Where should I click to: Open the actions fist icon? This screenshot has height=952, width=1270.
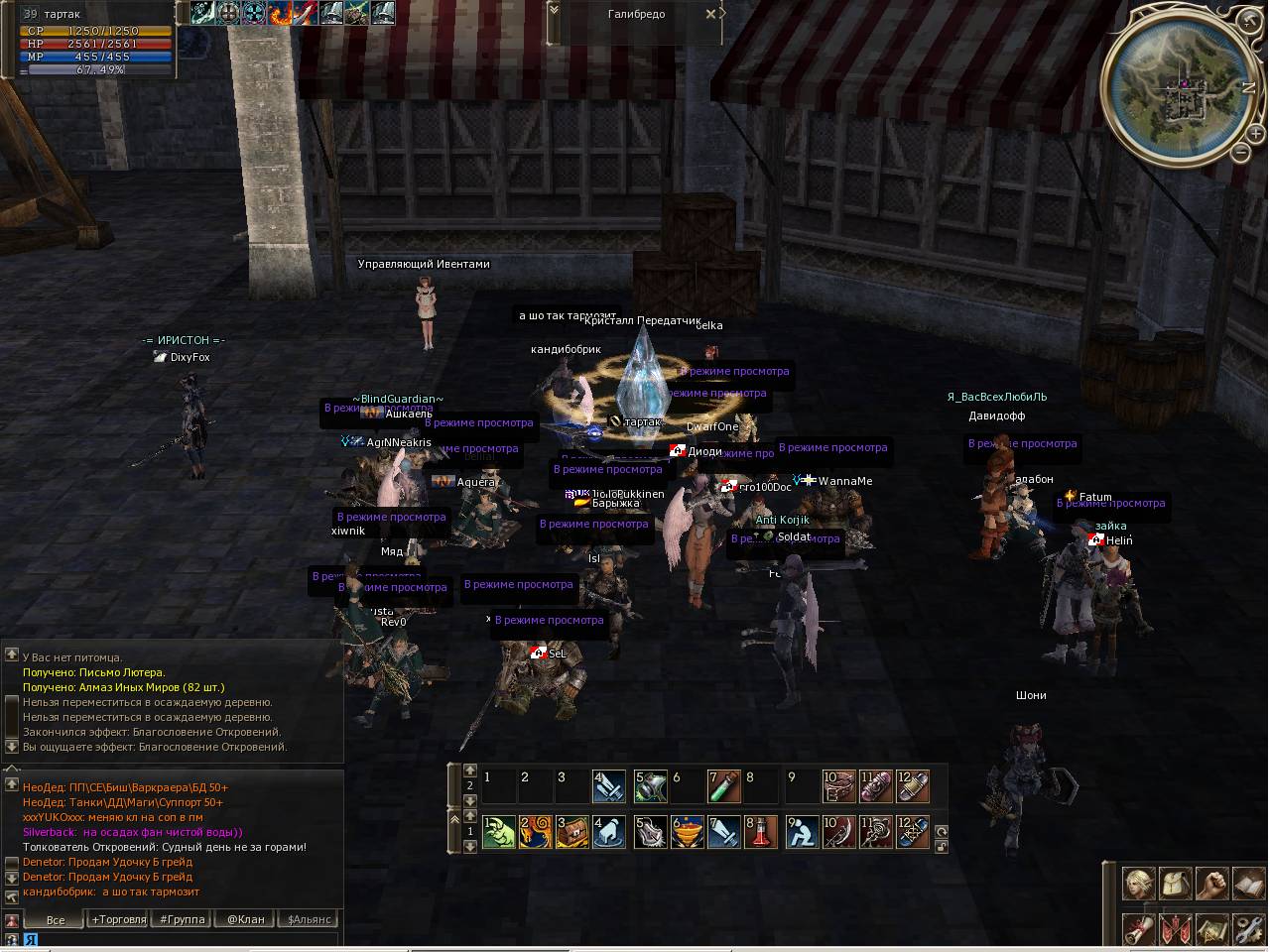click(1212, 883)
